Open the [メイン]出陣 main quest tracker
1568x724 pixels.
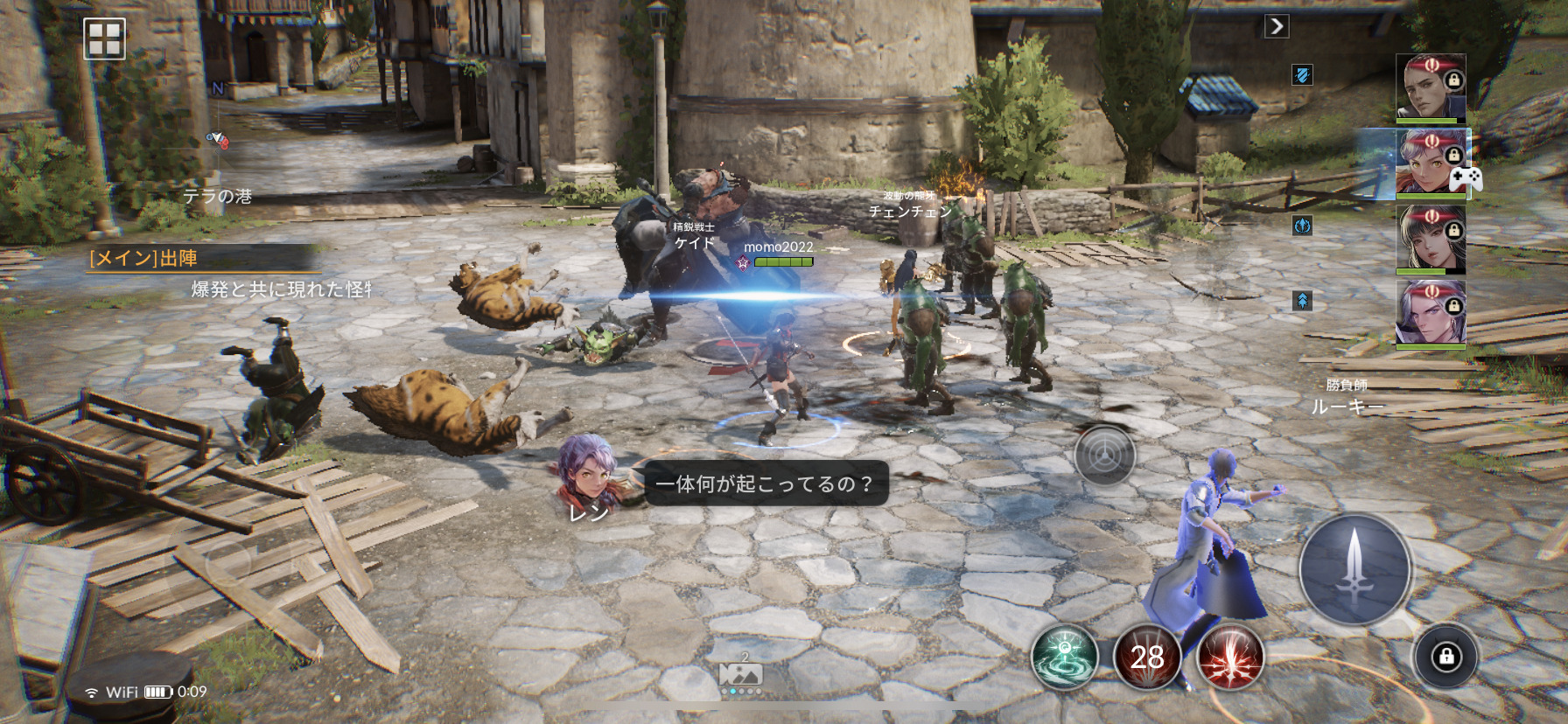(203, 259)
